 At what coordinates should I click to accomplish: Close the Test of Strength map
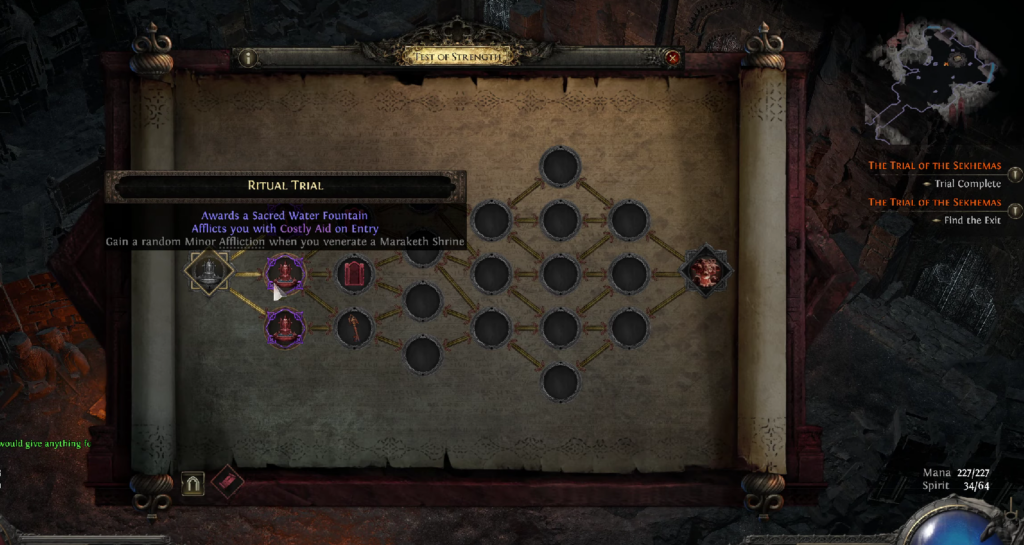coord(673,58)
